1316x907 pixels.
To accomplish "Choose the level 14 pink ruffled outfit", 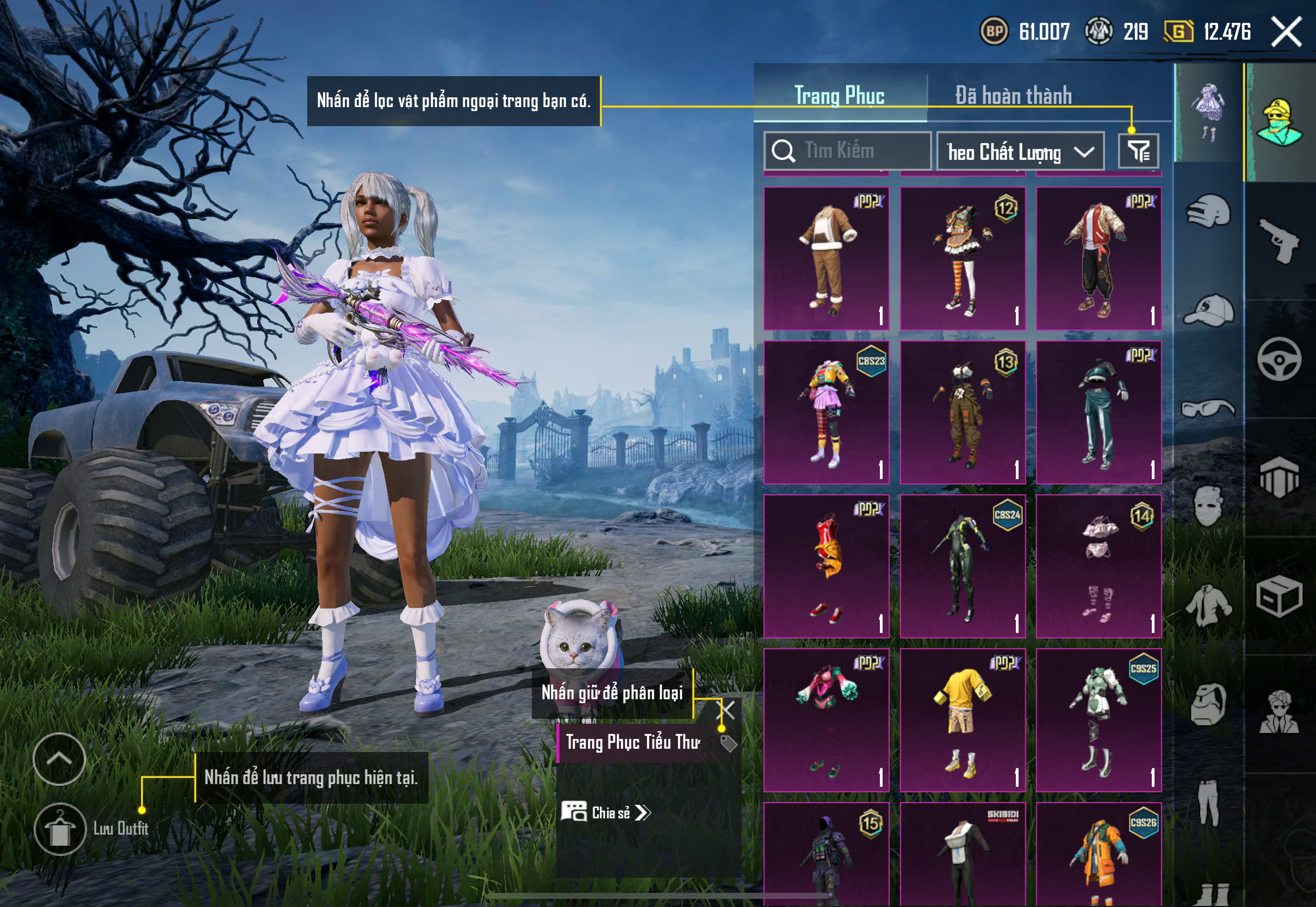I will click(1098, 566).
